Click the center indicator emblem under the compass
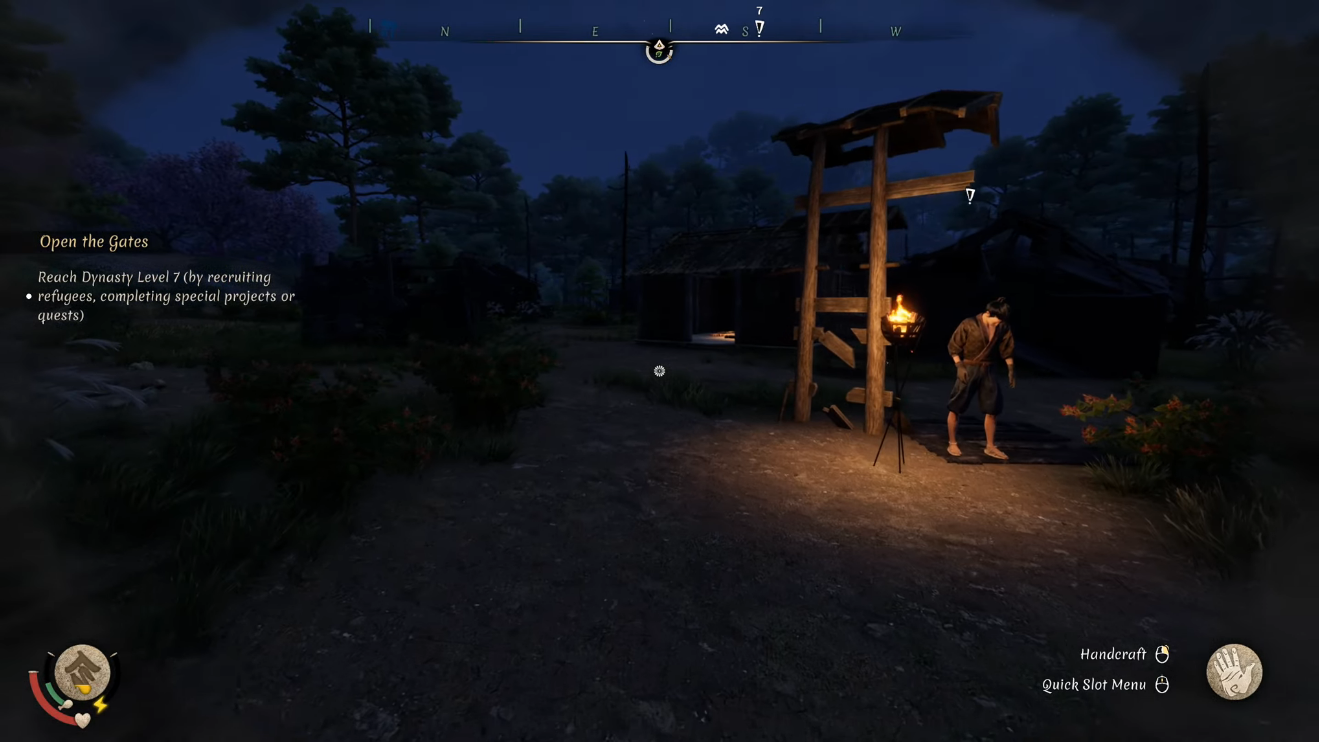The height and width of the screenshot is (742, 1319). tap(659, 50)
